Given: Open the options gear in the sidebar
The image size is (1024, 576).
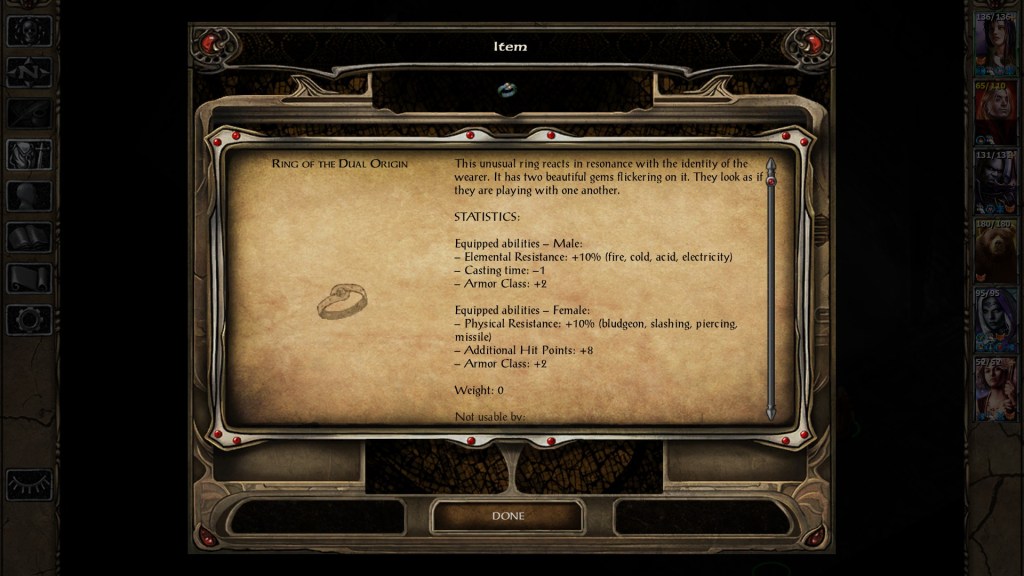Looking at the screenshot, I should click(x=29, y=320).
